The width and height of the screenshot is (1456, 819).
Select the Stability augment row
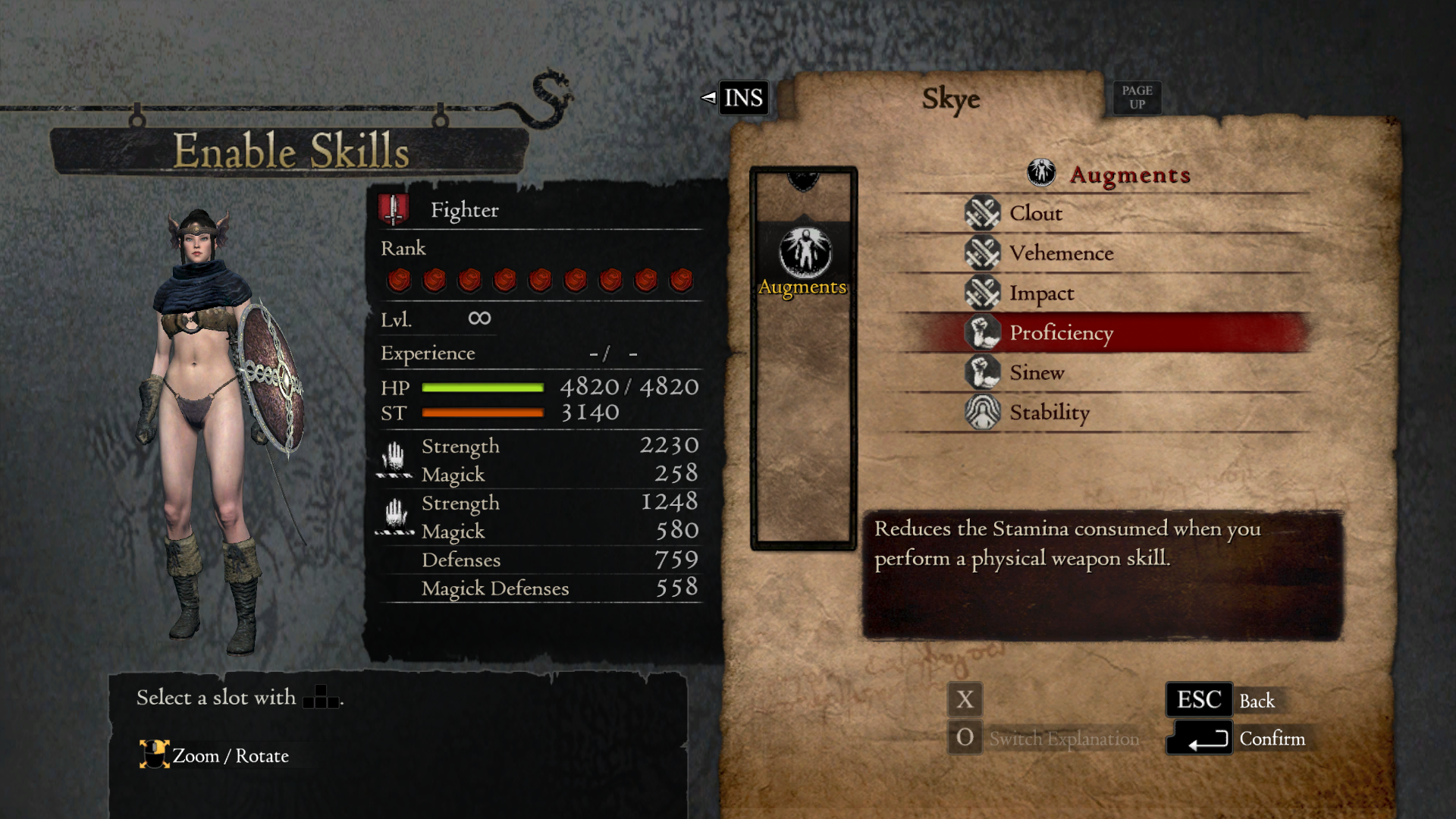pos(1050,413)
